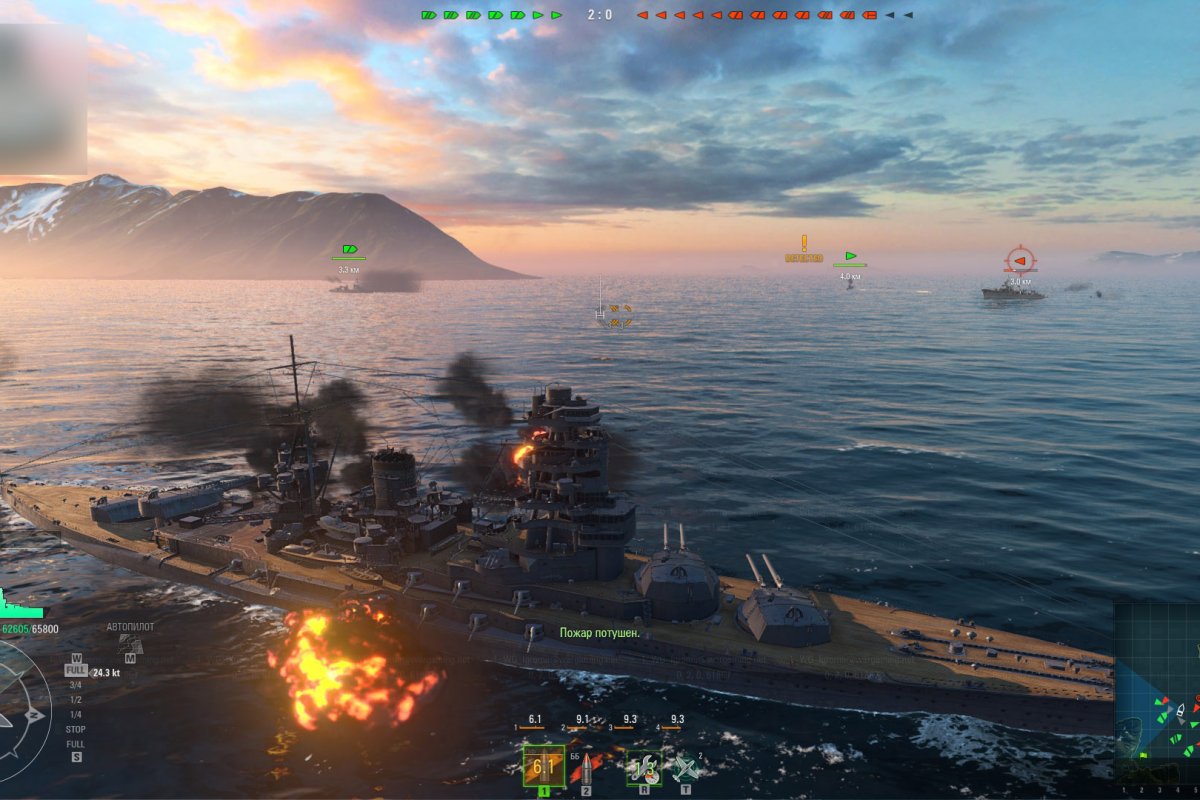1200x800 pixels.
Task: Activate the Damage Control Party wrench consumable
Action: 642,767
